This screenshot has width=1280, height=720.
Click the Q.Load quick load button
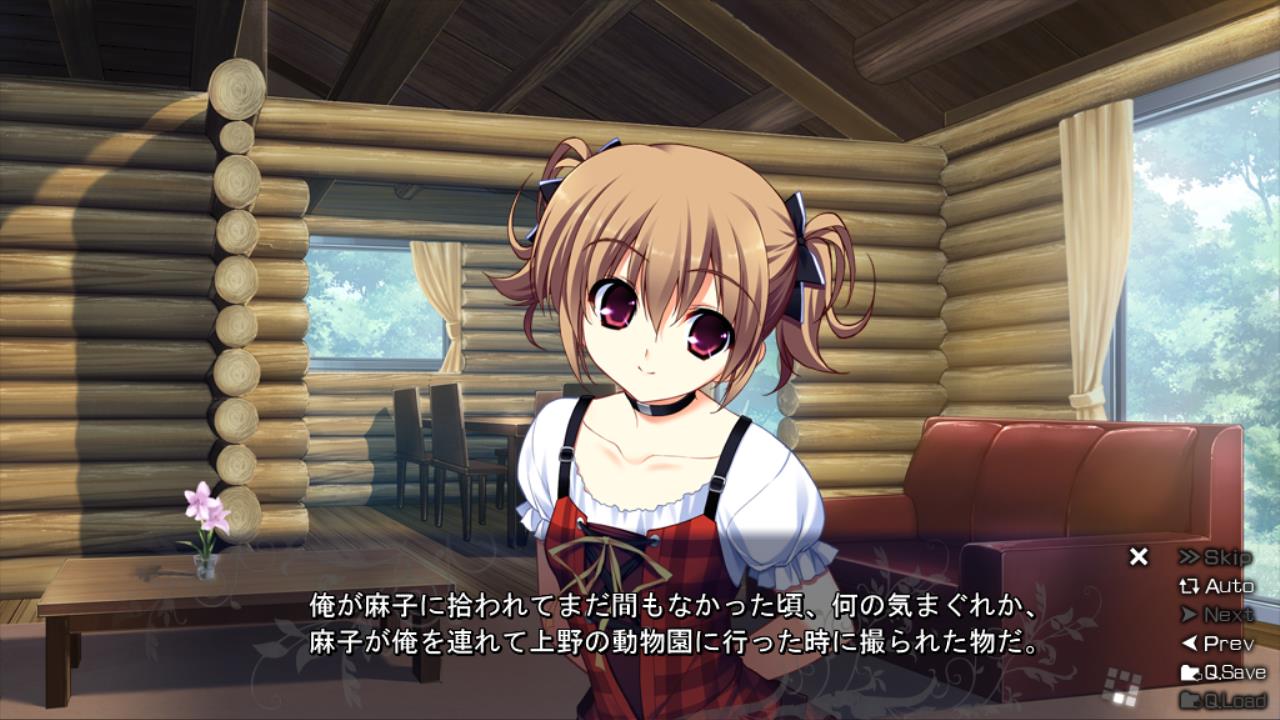(x=1223, y=700)
